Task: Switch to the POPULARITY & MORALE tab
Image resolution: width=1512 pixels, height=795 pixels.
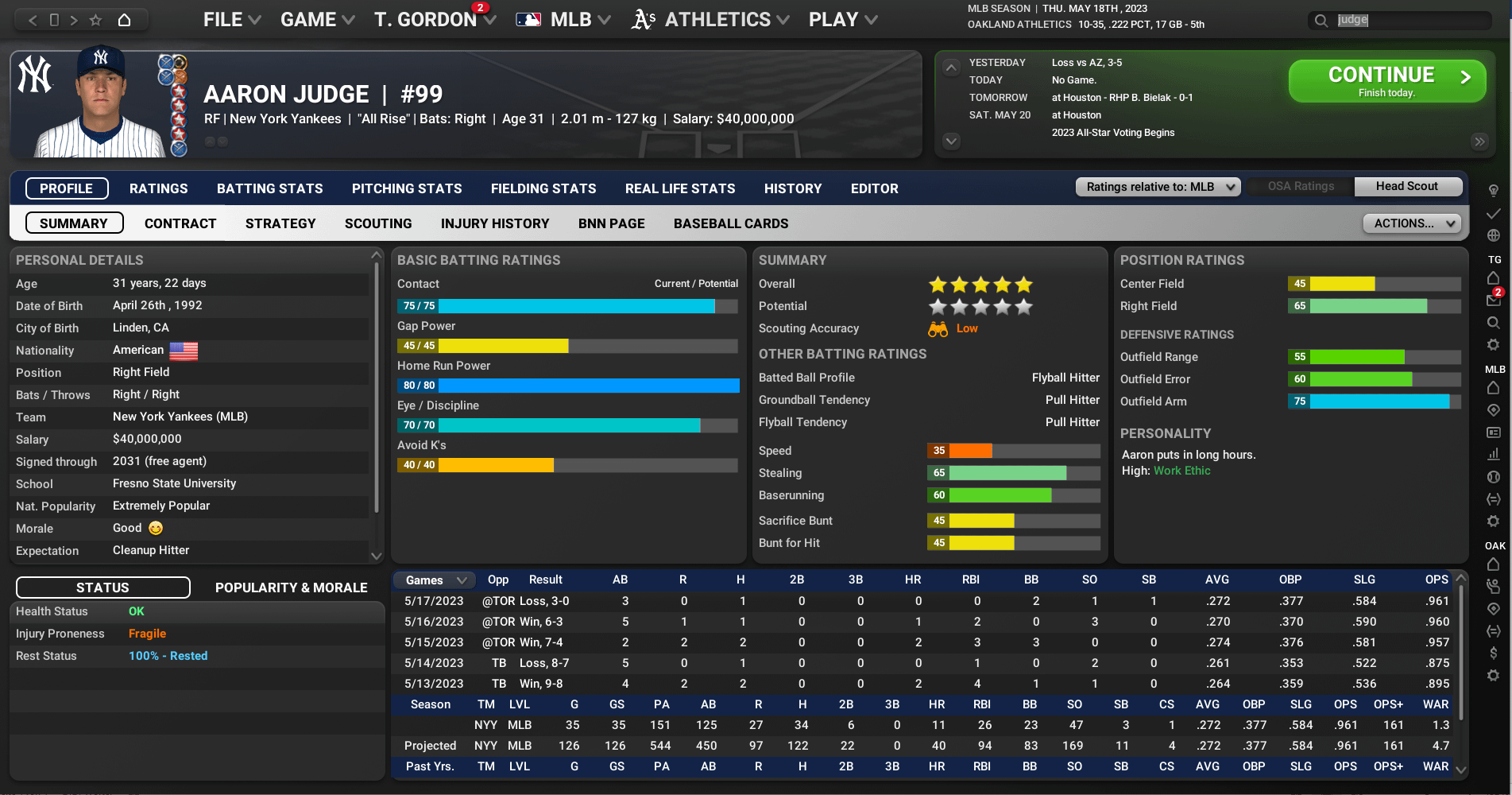Action: [292, 588]
